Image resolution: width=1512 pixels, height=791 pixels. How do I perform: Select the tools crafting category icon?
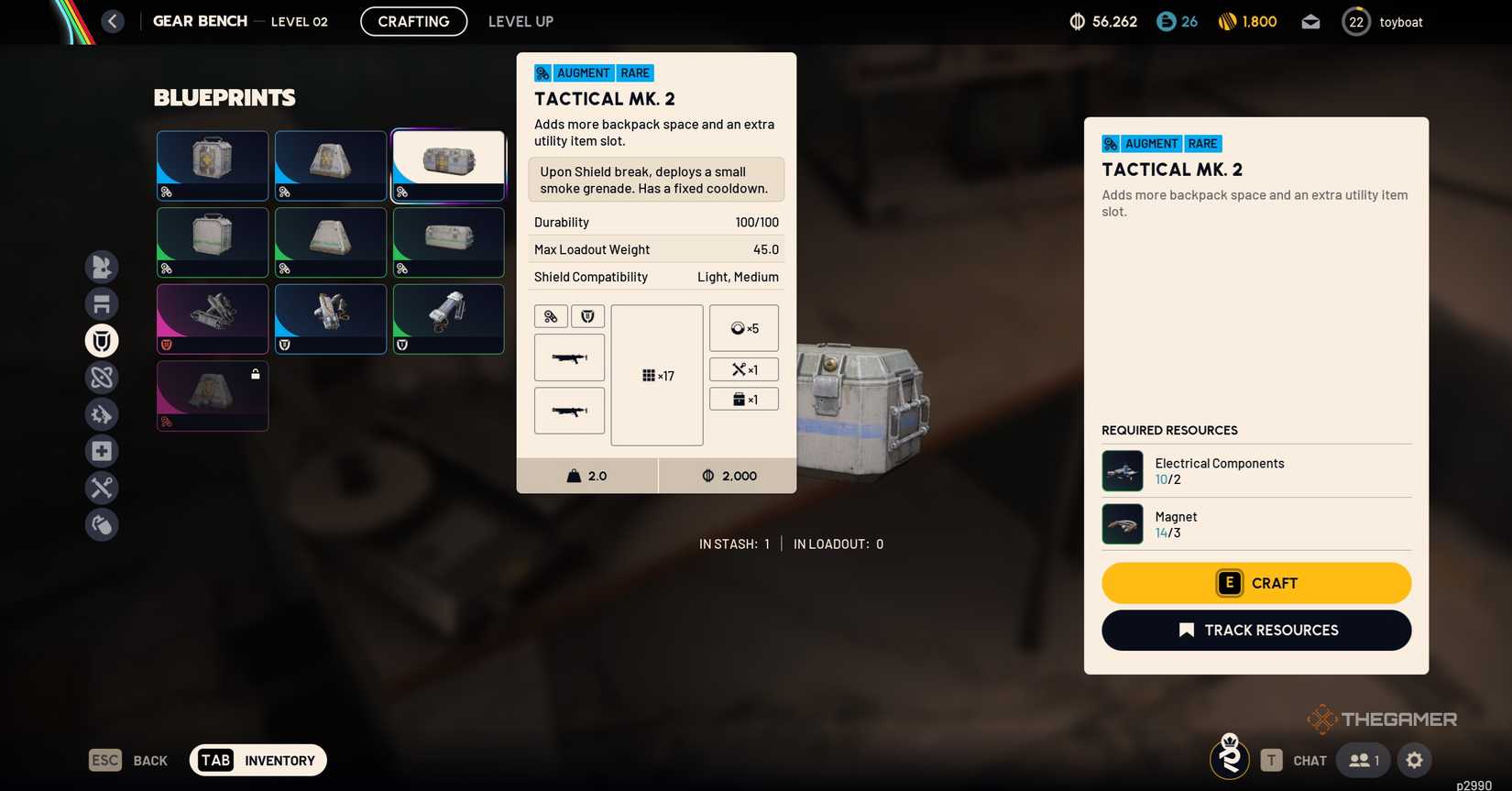pyautogui.click(x=102, y=487)
